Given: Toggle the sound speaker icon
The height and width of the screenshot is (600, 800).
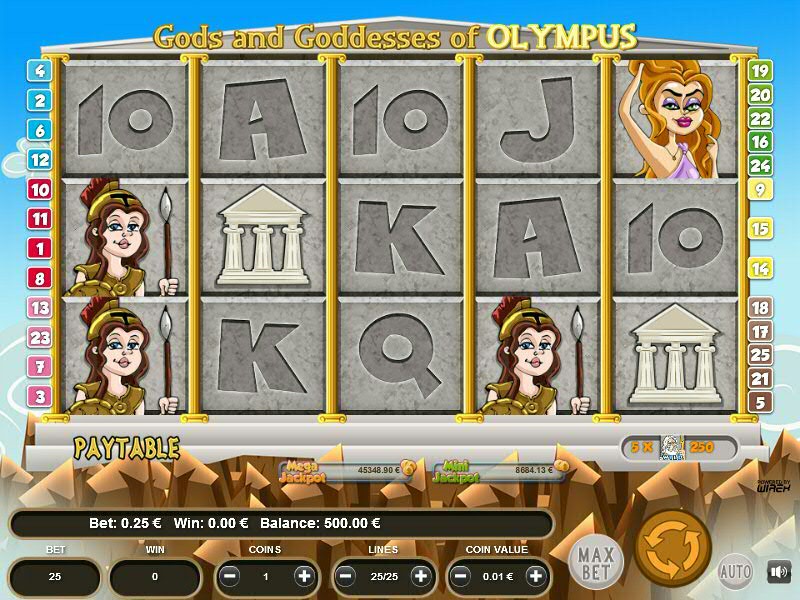Looking at the screenshot, I should pyautogui.click(x=778, y=571).
